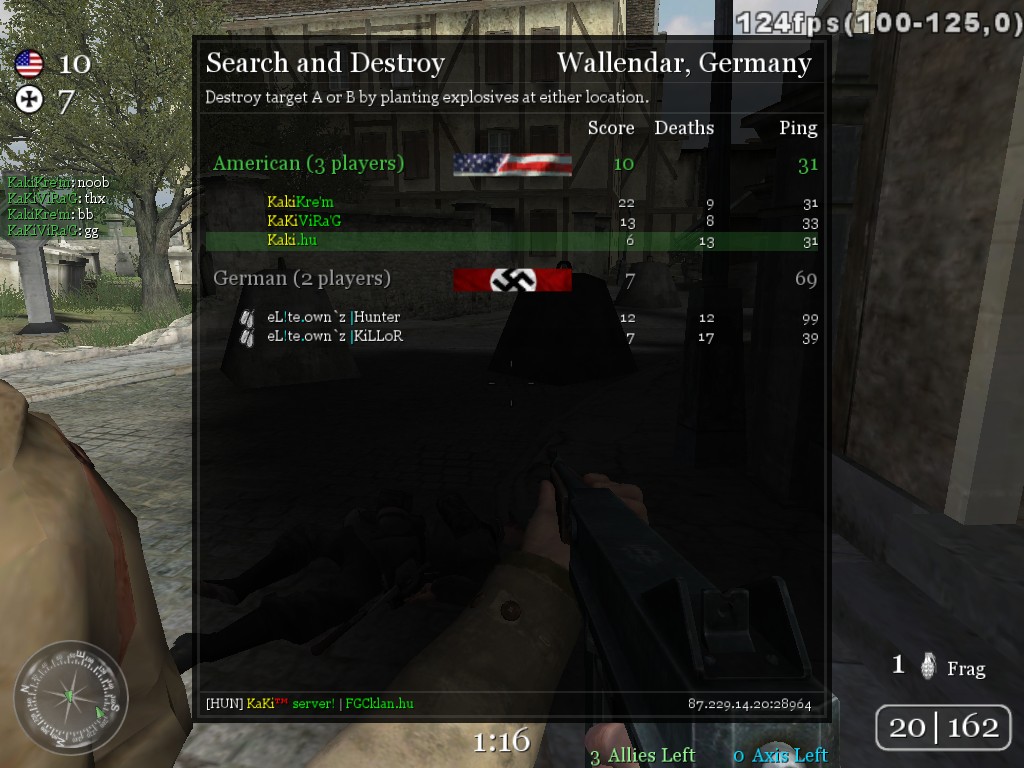Click the American flag on the scoreboard
This screenshot has height=768, width=1024.
point(512,164)
